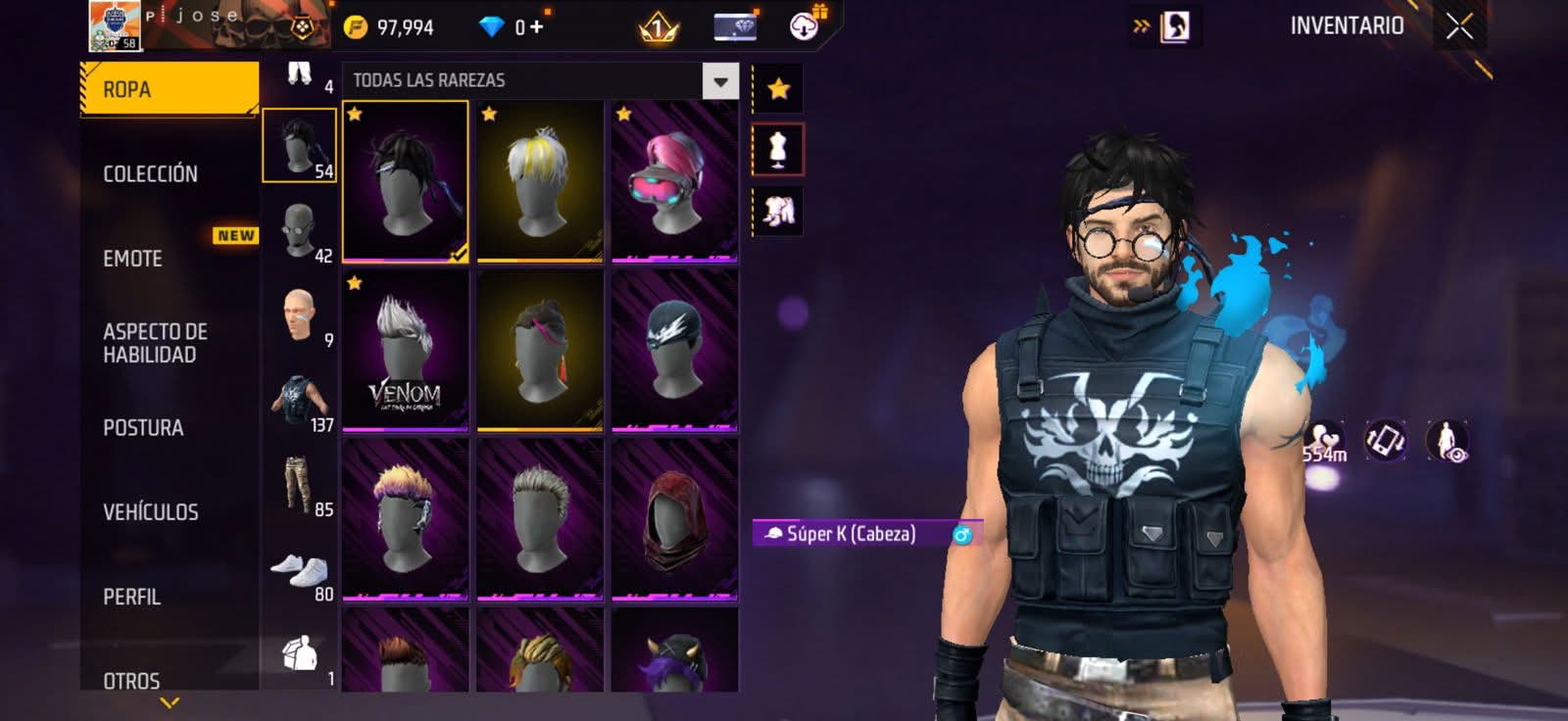Open the Todas las Rarezas dropdown

(720, 81)
